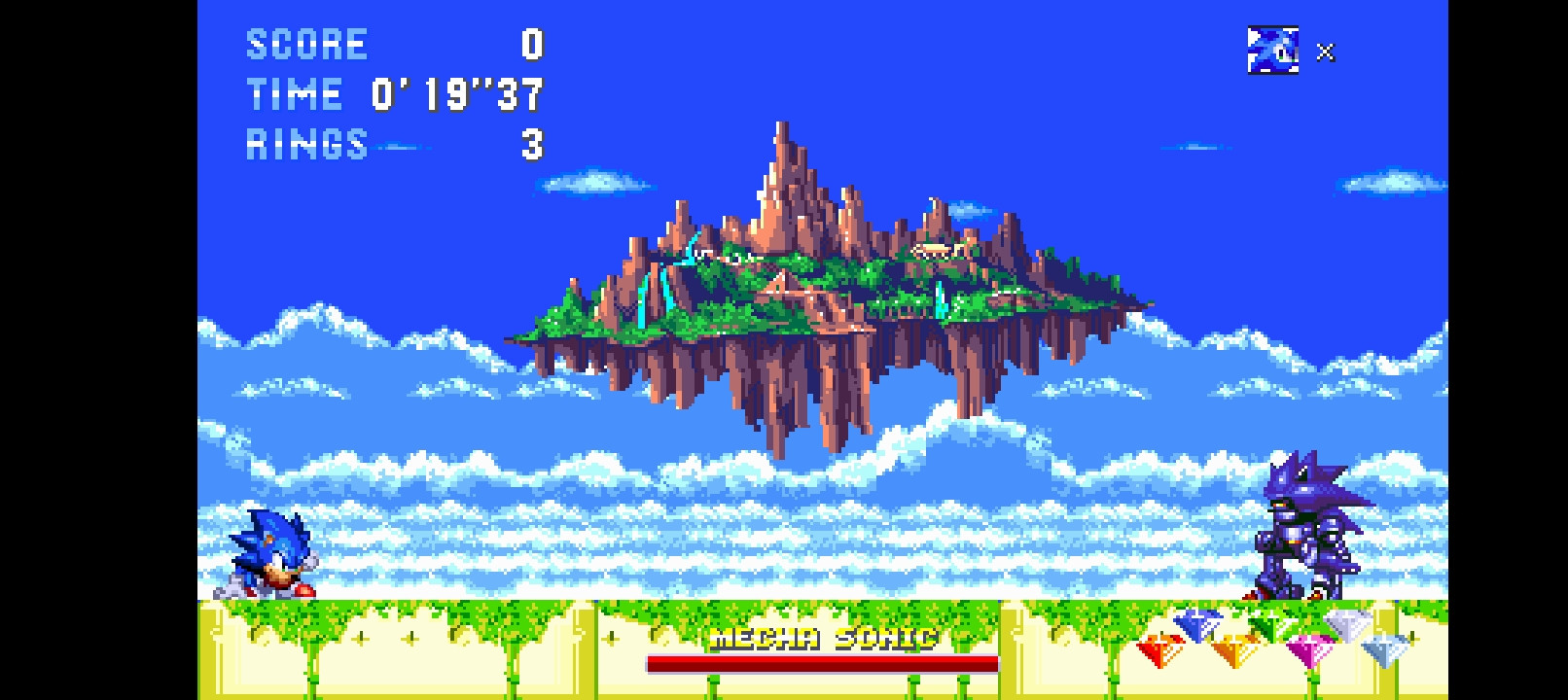
Task: Select the green Chaos Emerald
Action: pyautogui.click(x=1271, y=622)
